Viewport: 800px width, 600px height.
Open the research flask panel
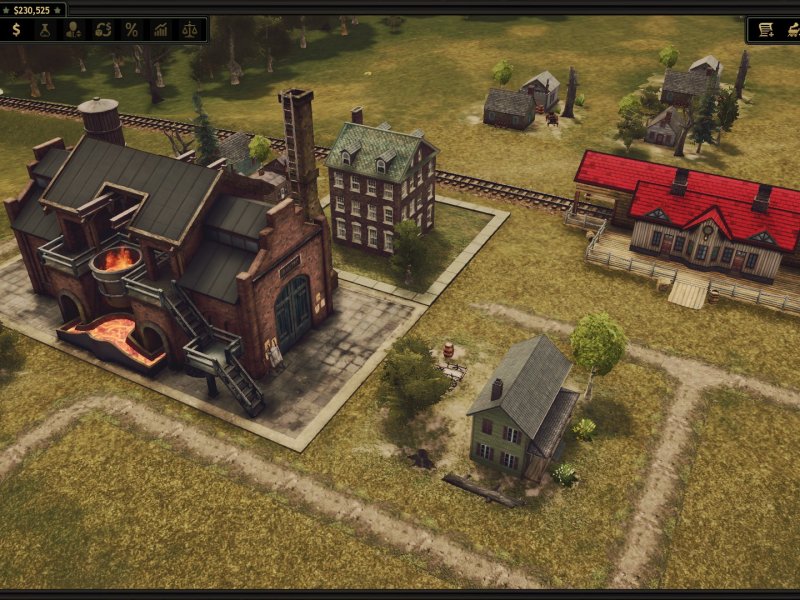45,30
